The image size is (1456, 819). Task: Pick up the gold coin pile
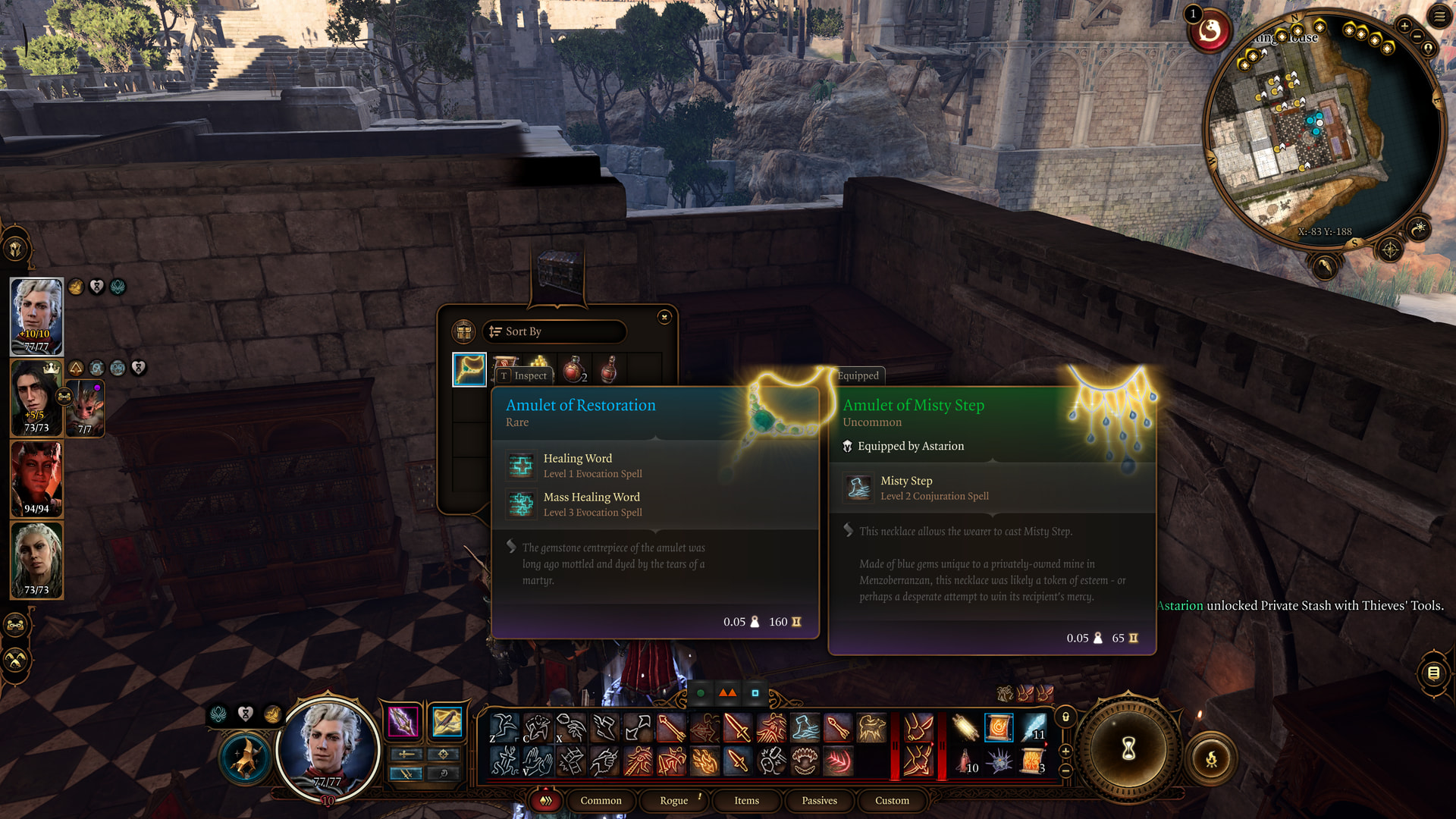(539, 361)
